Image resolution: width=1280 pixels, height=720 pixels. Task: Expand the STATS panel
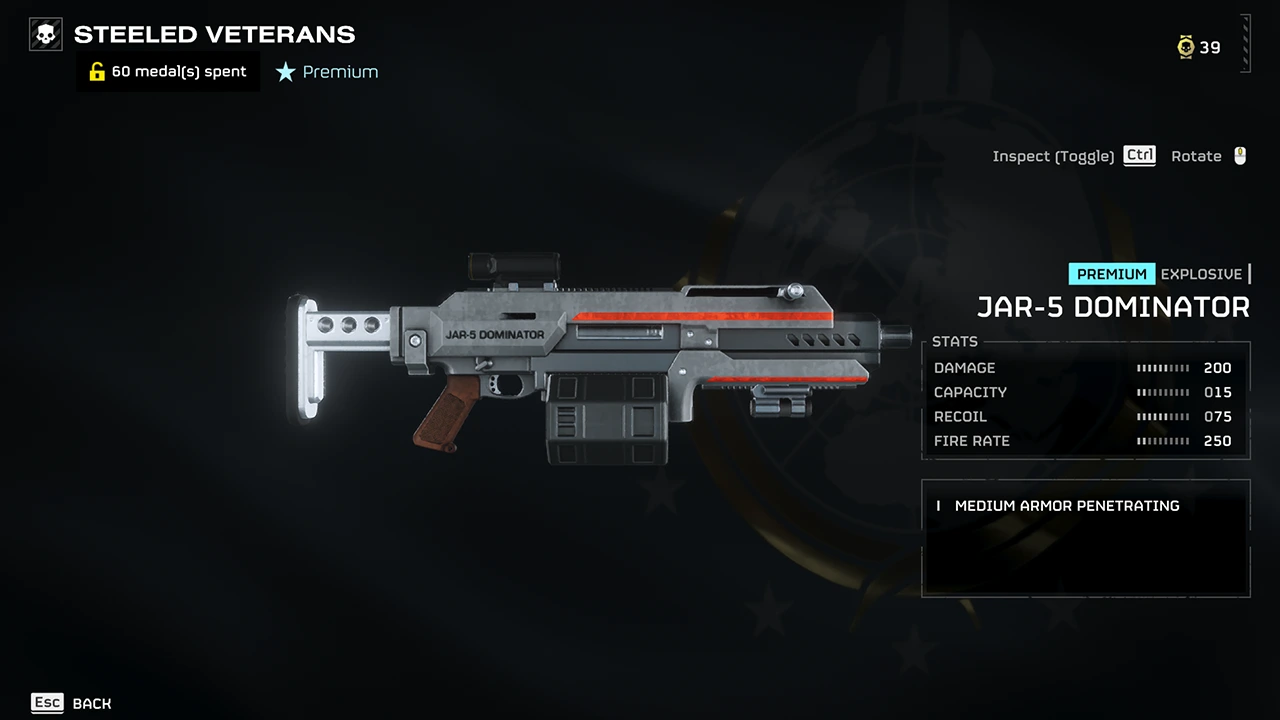(1085, 400)
